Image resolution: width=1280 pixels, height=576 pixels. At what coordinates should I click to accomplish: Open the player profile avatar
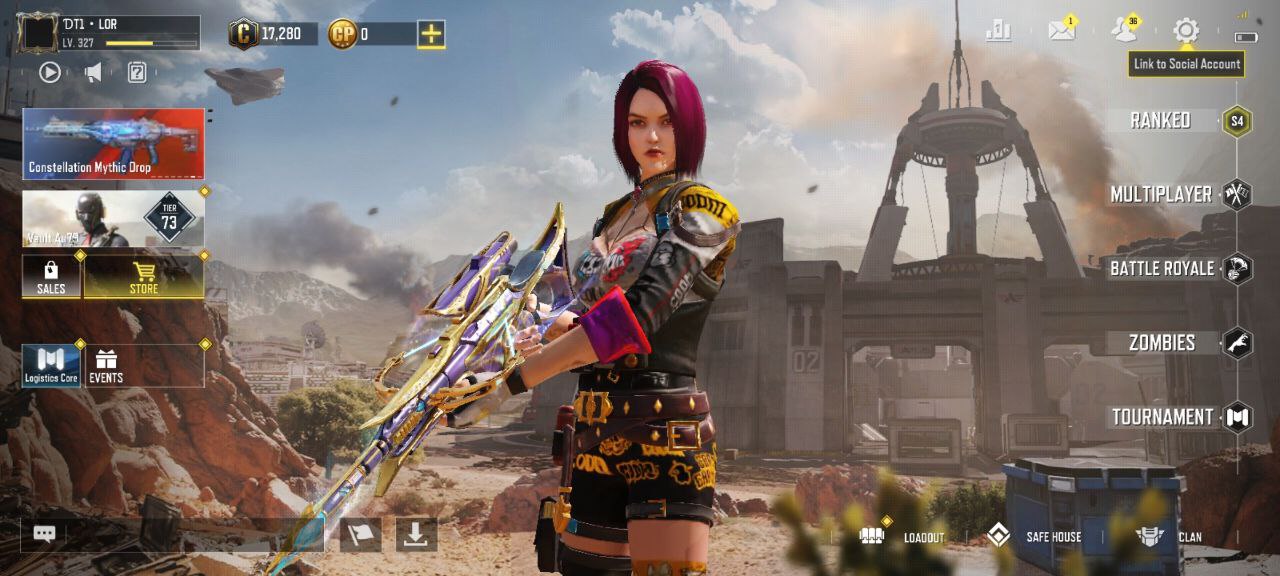tap(38, 33)
